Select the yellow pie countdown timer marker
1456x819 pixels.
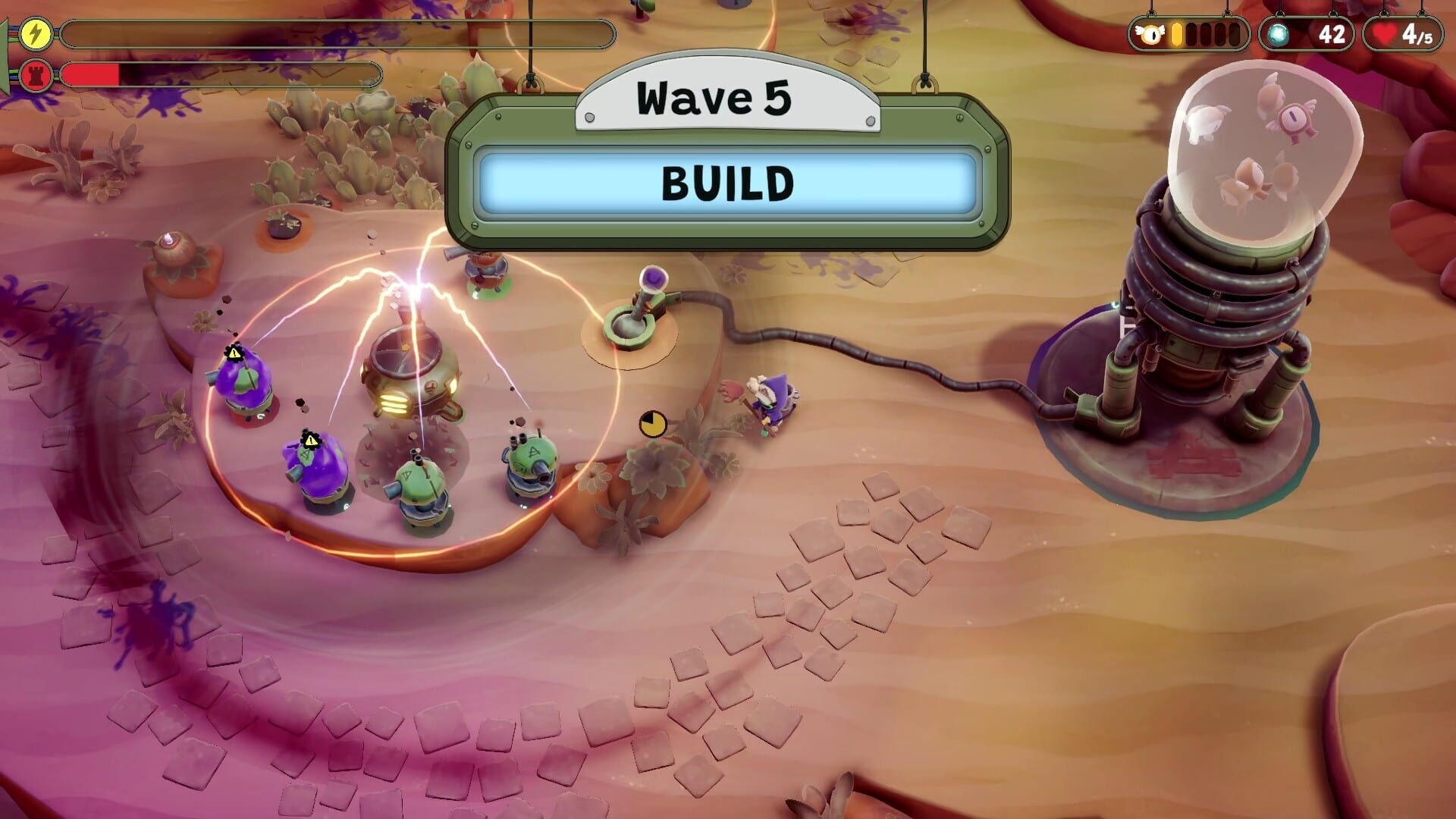pyautogui.click(x=652, y=425)
